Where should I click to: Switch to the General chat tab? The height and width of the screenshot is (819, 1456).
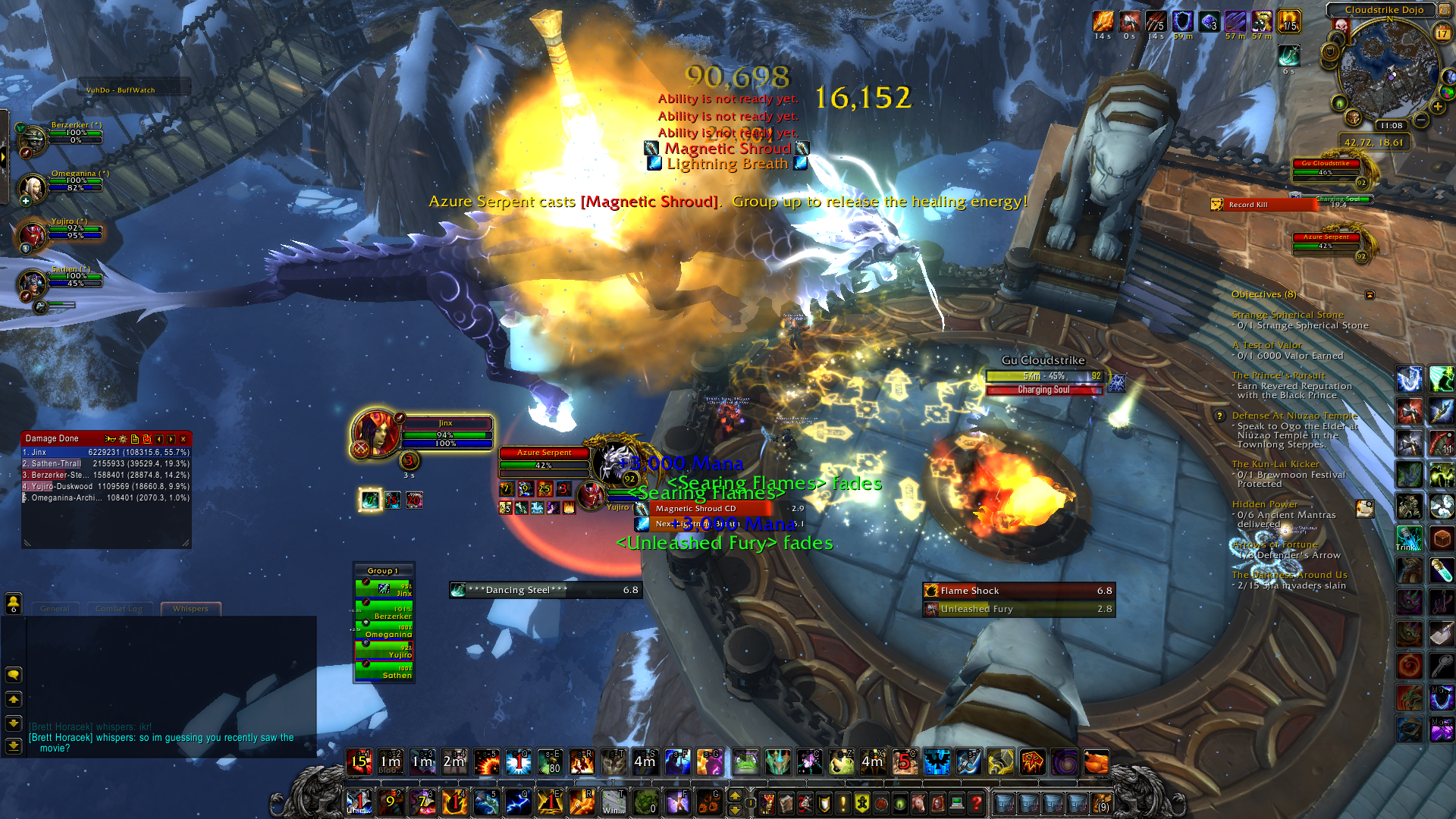point(55,609)
